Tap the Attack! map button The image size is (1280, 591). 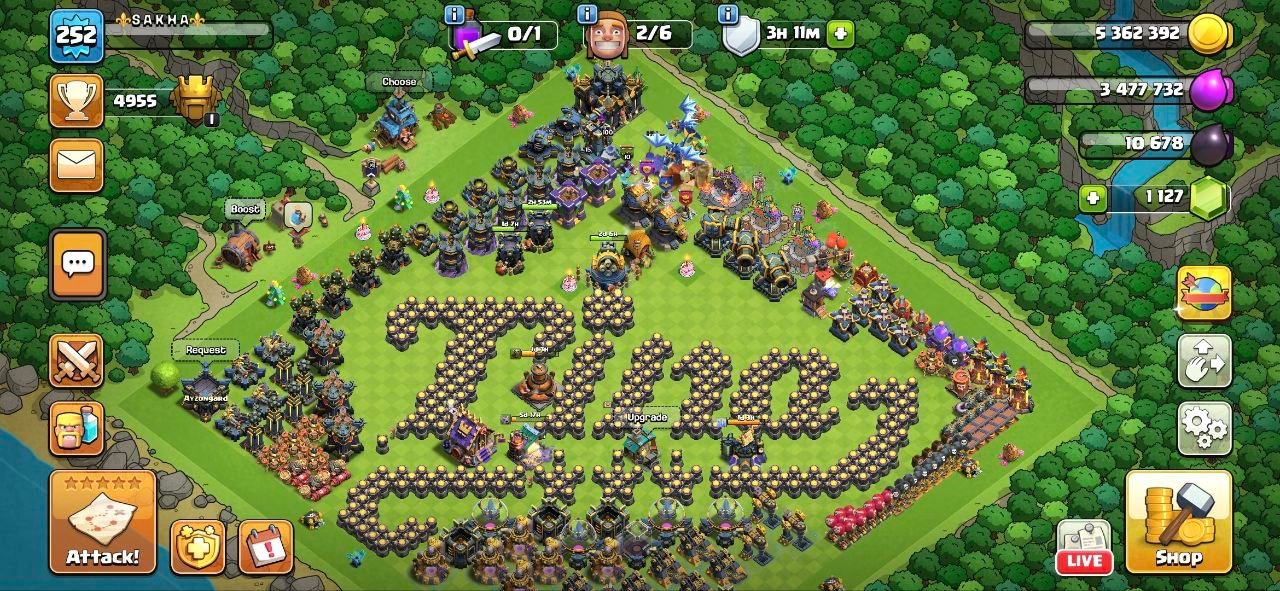[x=102, y=523]
